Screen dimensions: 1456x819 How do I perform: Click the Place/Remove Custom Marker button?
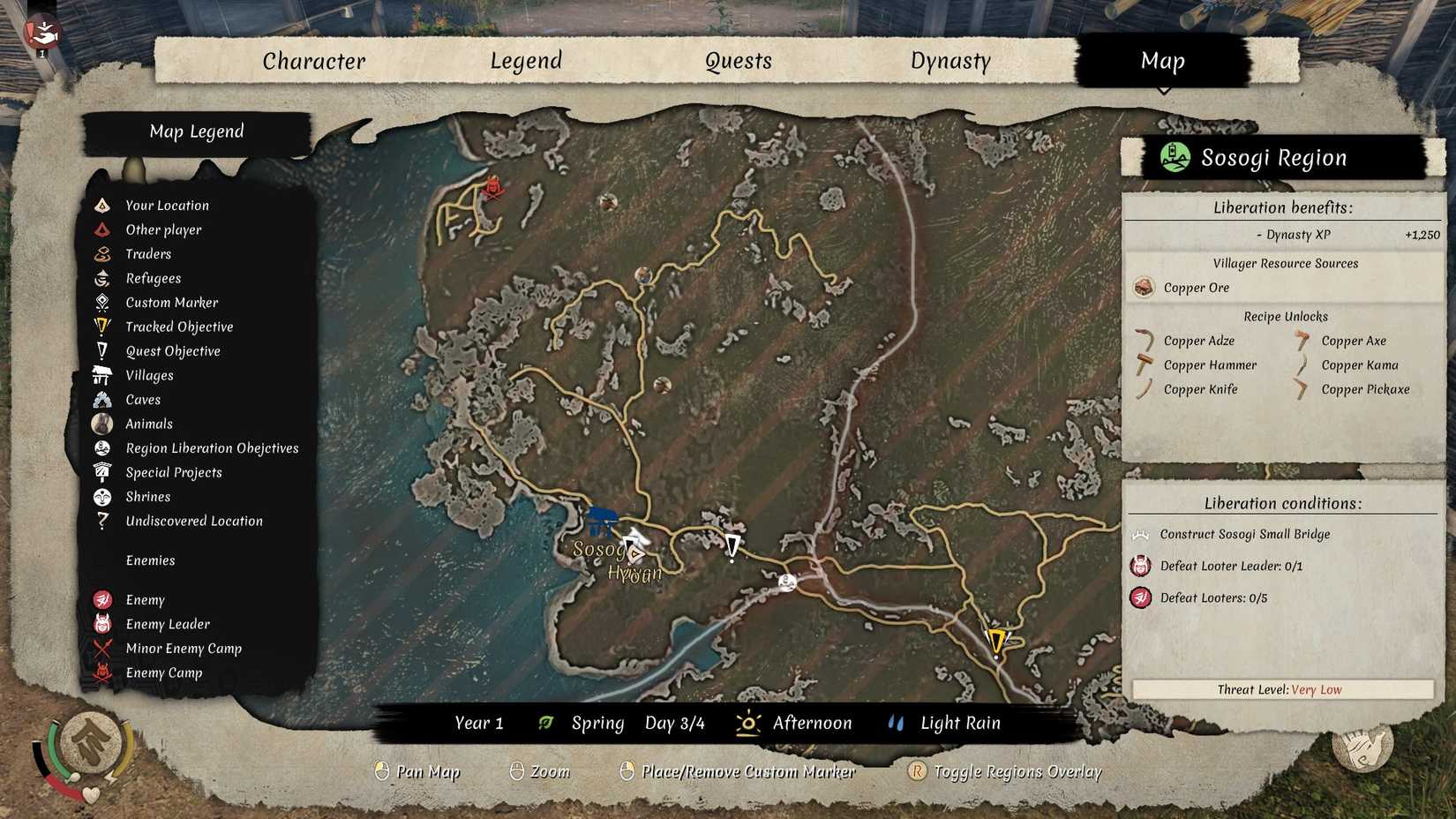click(x=628, y=770)
